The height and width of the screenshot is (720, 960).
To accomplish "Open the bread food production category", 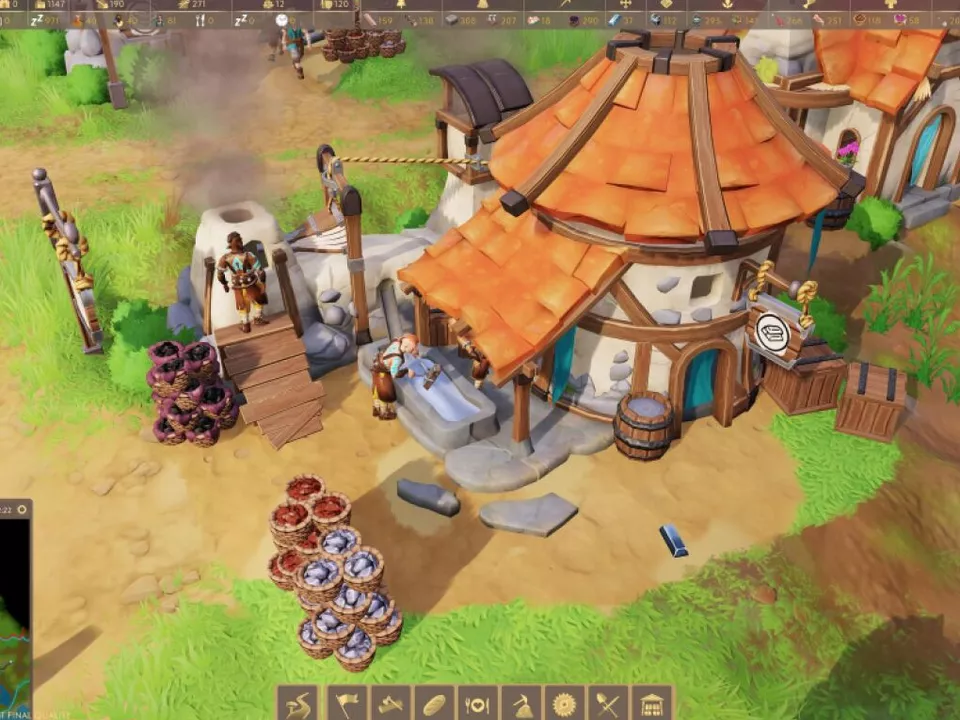I will [x=435, y=704].
